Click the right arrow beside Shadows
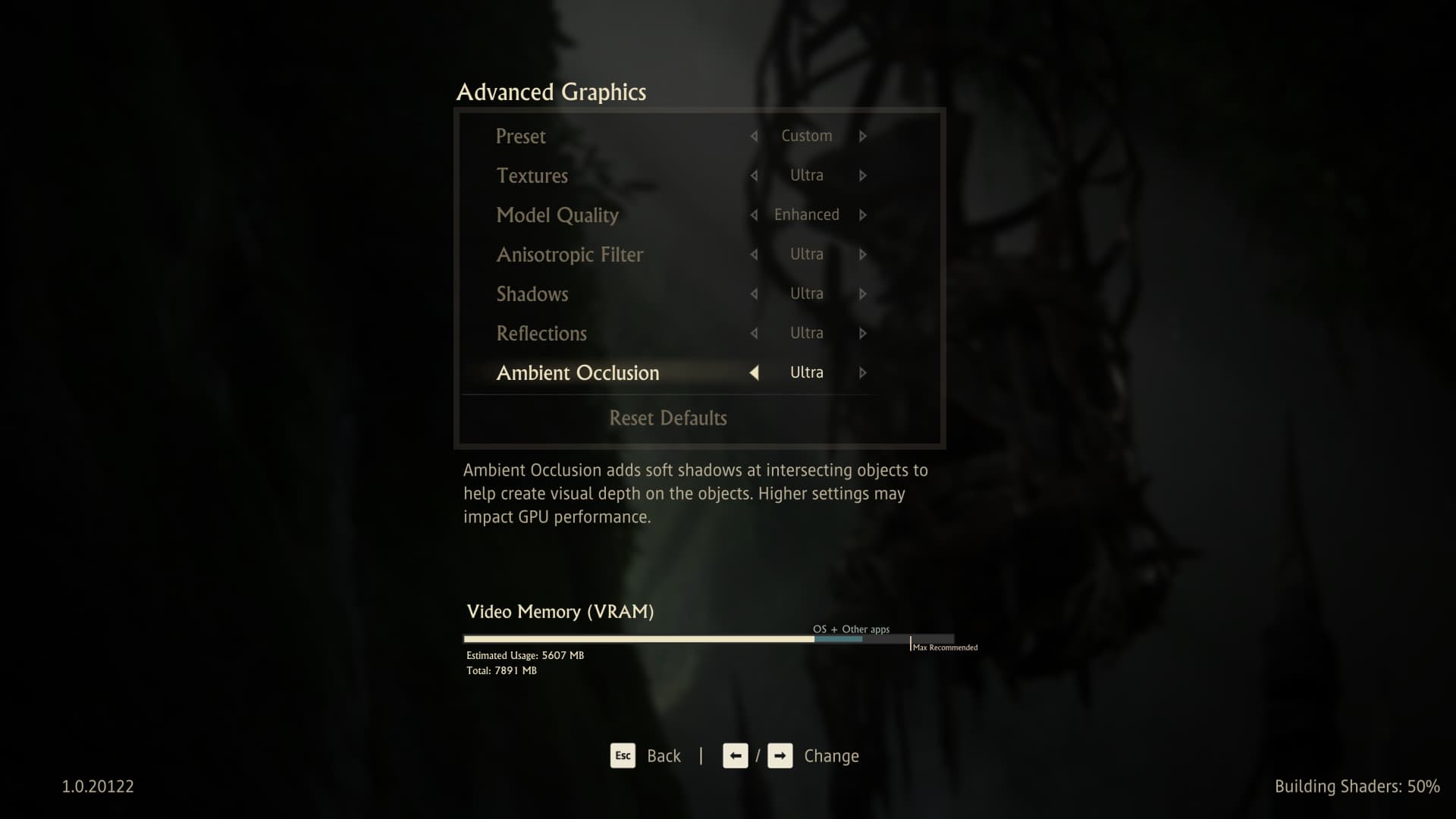The height and width of the screenshot is (819, 1456). [x=863, y=294]
